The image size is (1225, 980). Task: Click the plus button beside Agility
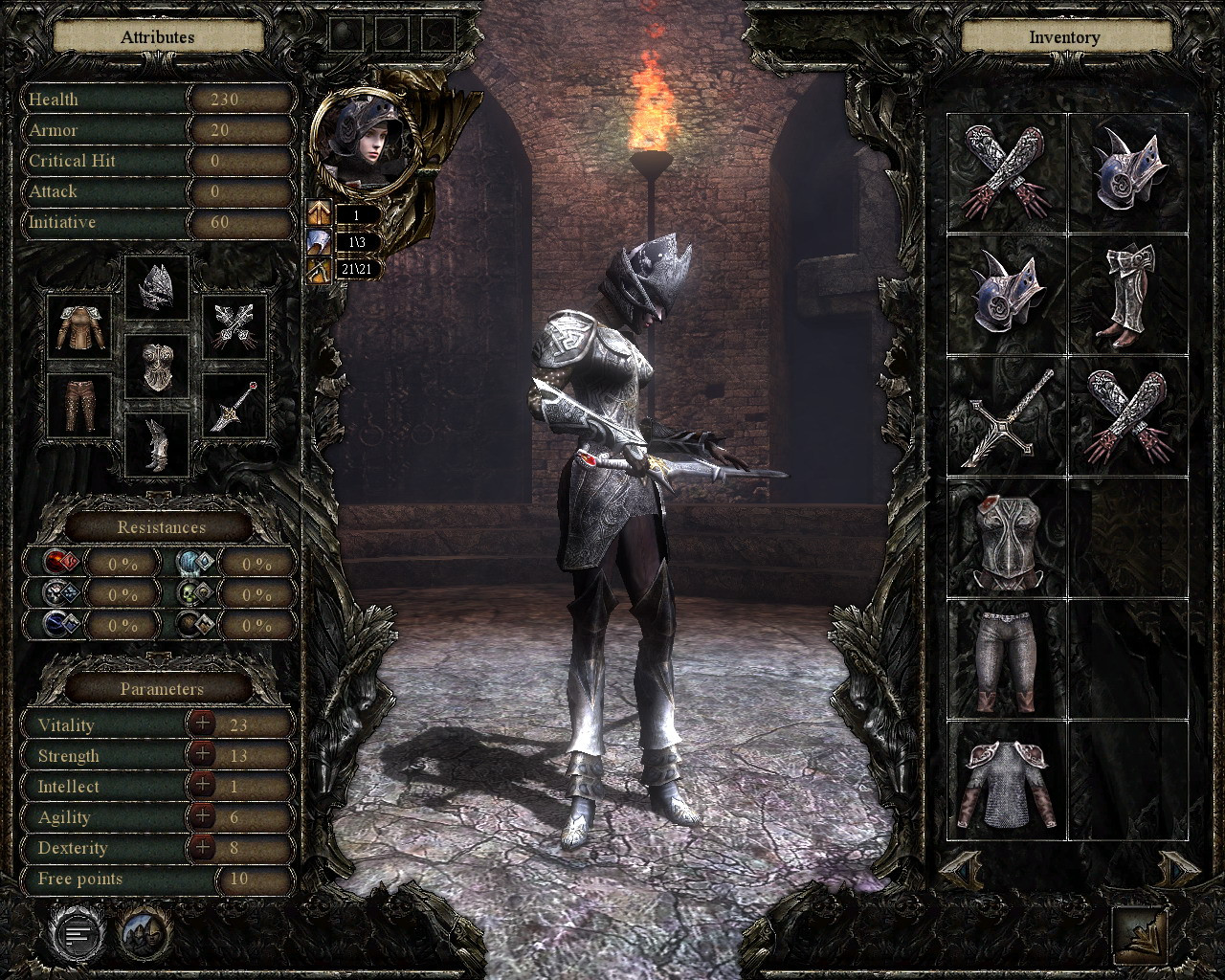(x=202, y=816)
